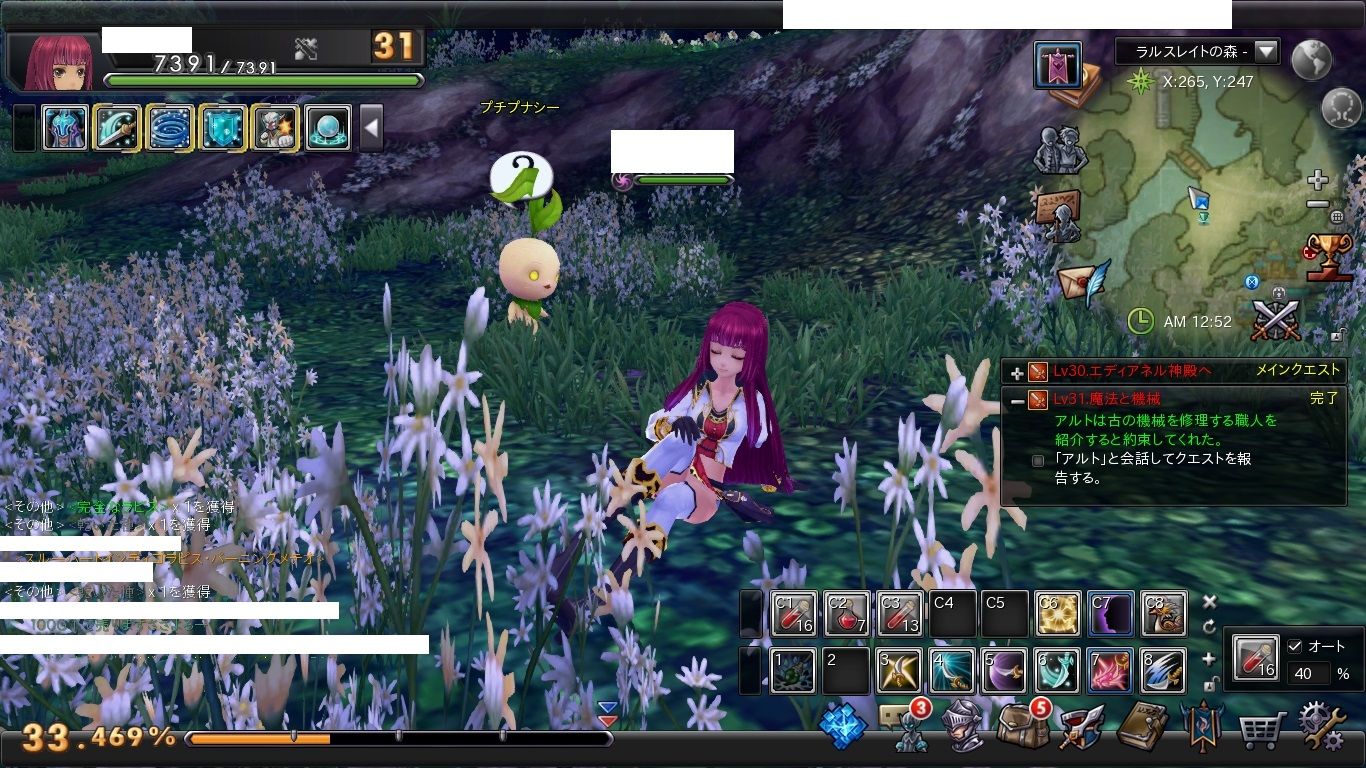Viewport: 1366px width, 768px height.
Task: Open the knight helmet character menu
Action: pyautogui.click(x=963, y=727)
